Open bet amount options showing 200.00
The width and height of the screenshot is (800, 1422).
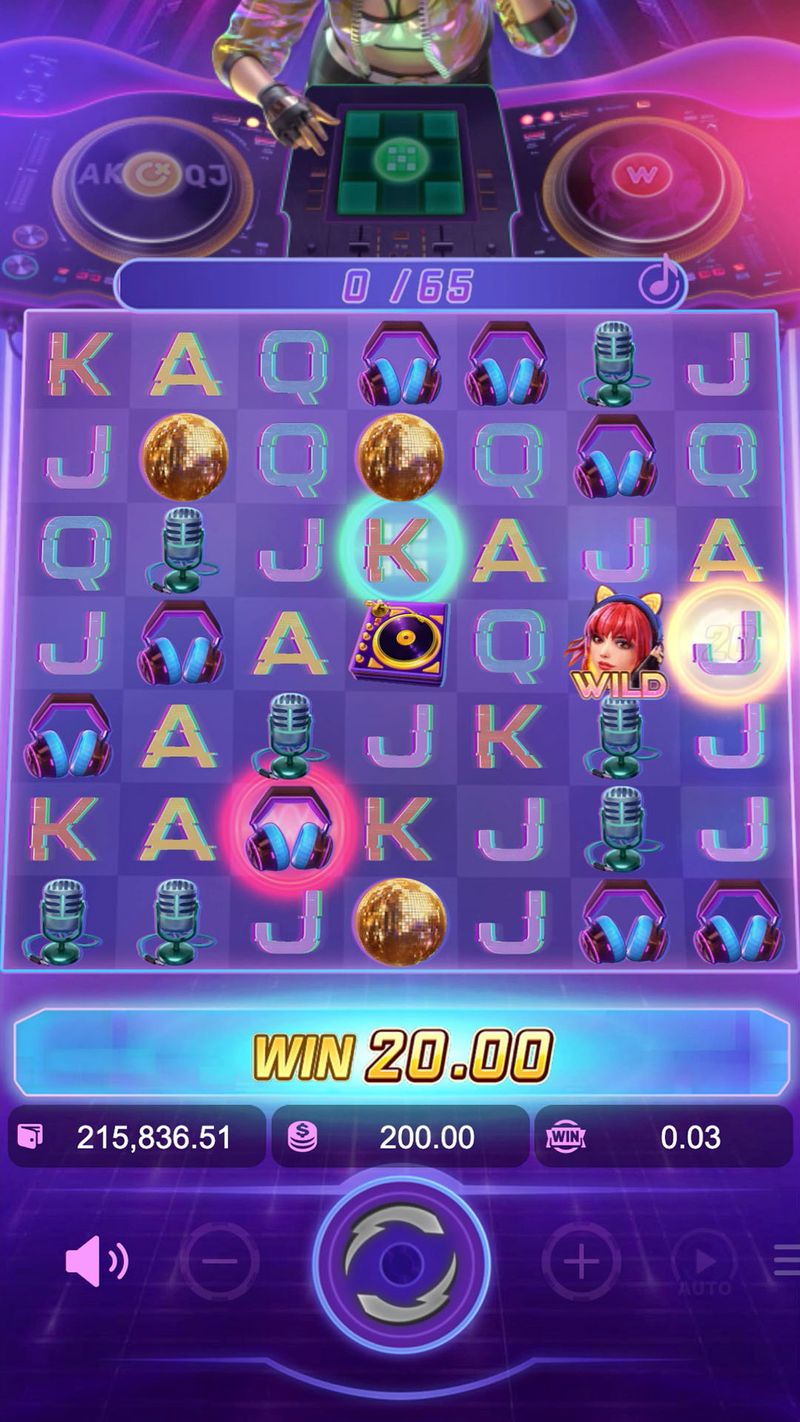400,1137
